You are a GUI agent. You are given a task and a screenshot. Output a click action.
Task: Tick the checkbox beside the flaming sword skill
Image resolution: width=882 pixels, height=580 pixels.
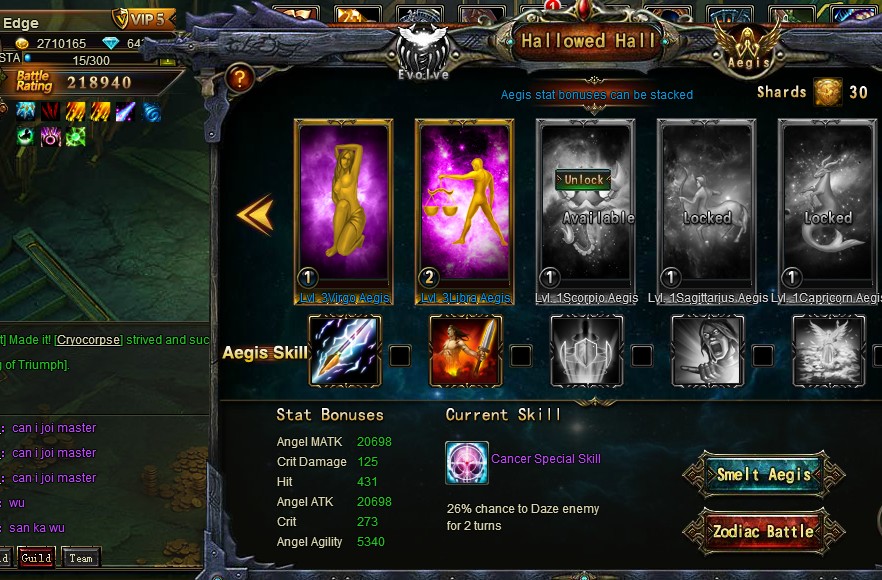[521, 355]
